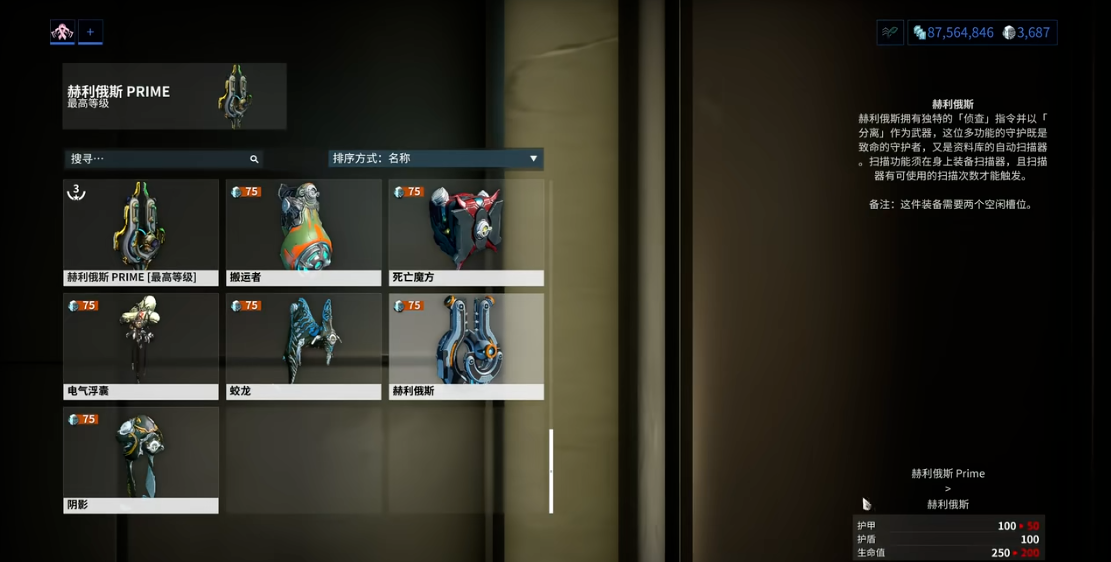Open the platinum balance 3,687
Viewport: 1111px width, 562px height.
point(1027,33)
